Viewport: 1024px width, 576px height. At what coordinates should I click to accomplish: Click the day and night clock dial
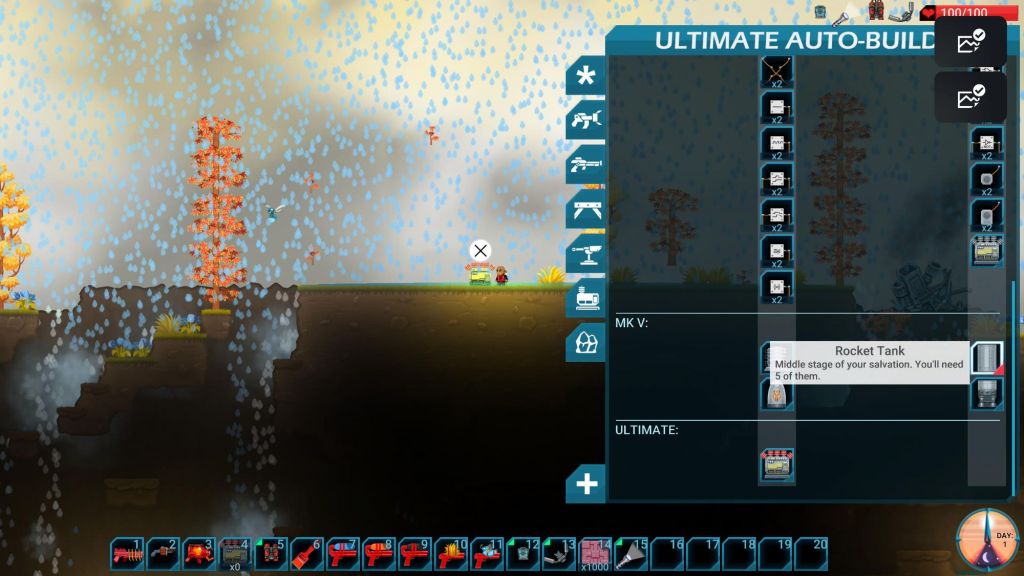click(x=987, y=540)
